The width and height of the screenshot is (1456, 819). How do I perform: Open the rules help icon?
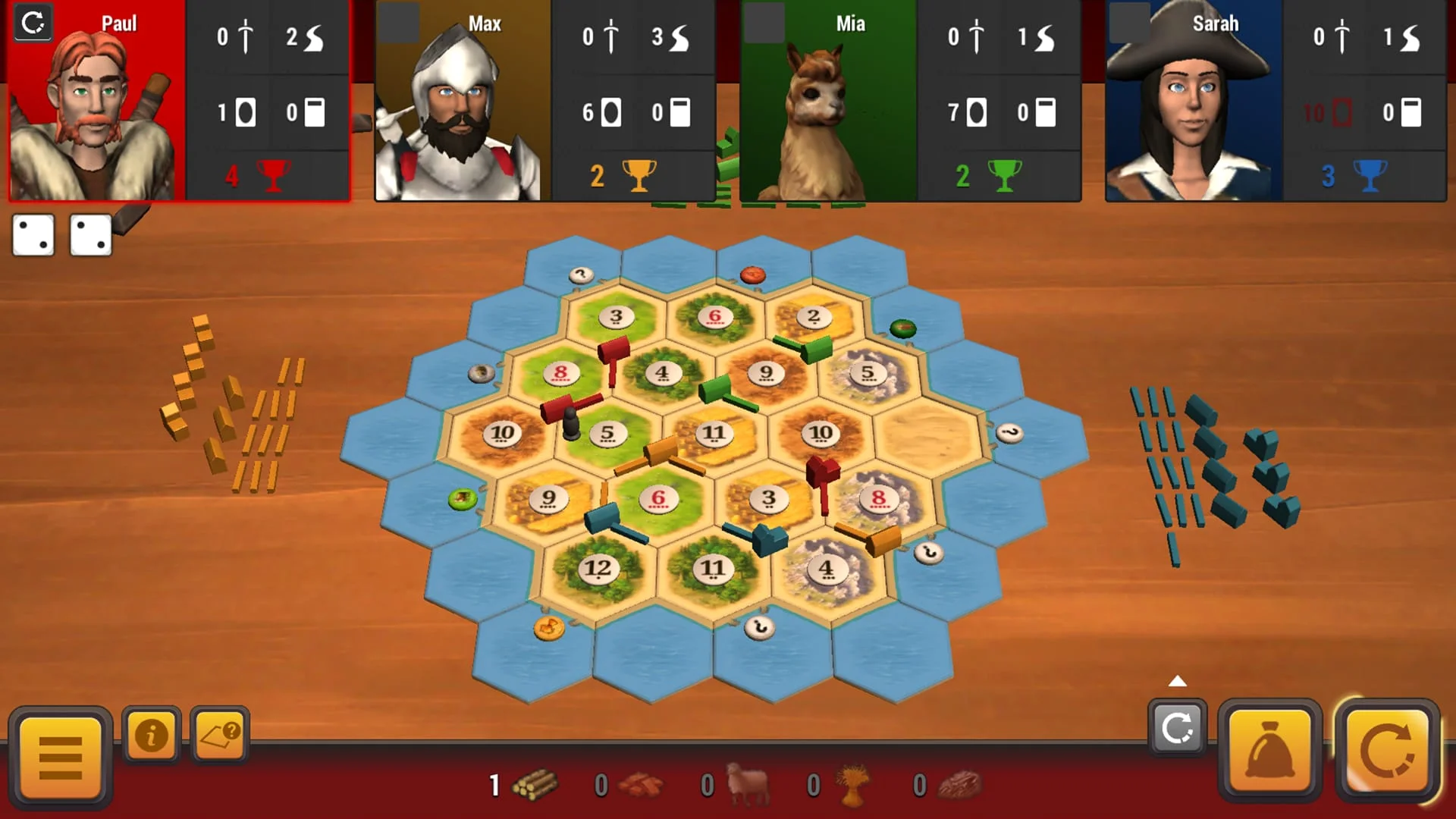click(x=221, y=735)
